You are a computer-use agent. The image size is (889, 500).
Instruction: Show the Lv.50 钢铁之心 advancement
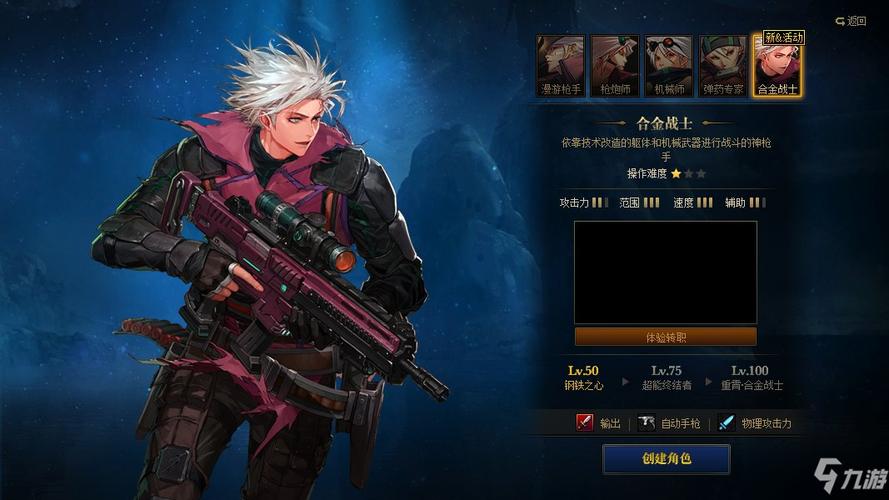pyautogui.click(x=583, y=377)
